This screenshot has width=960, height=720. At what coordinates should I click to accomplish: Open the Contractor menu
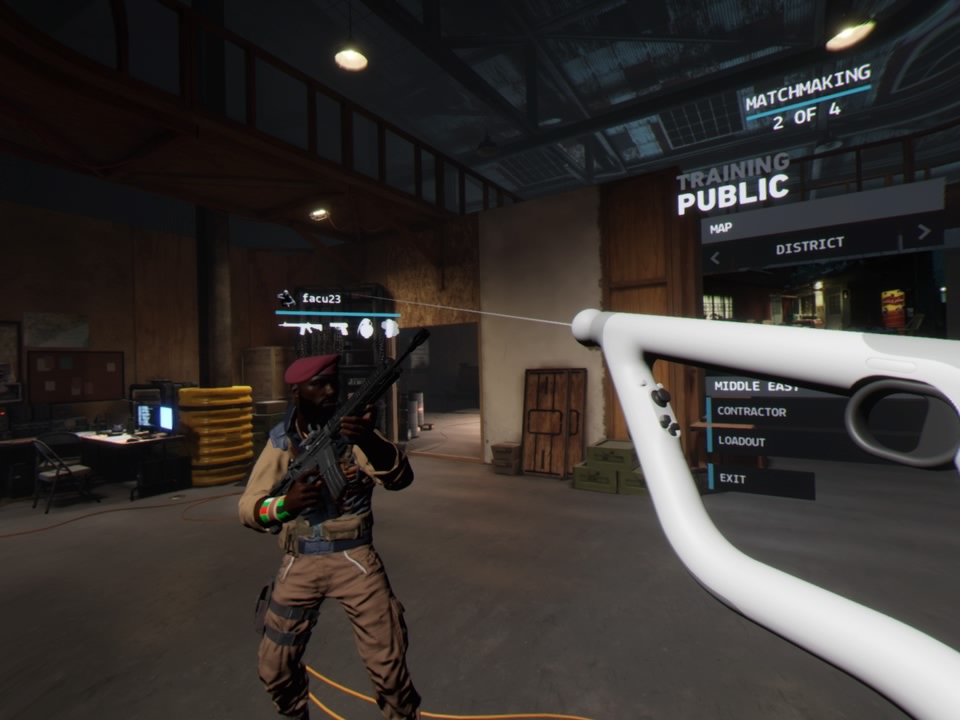pos(752,412)
